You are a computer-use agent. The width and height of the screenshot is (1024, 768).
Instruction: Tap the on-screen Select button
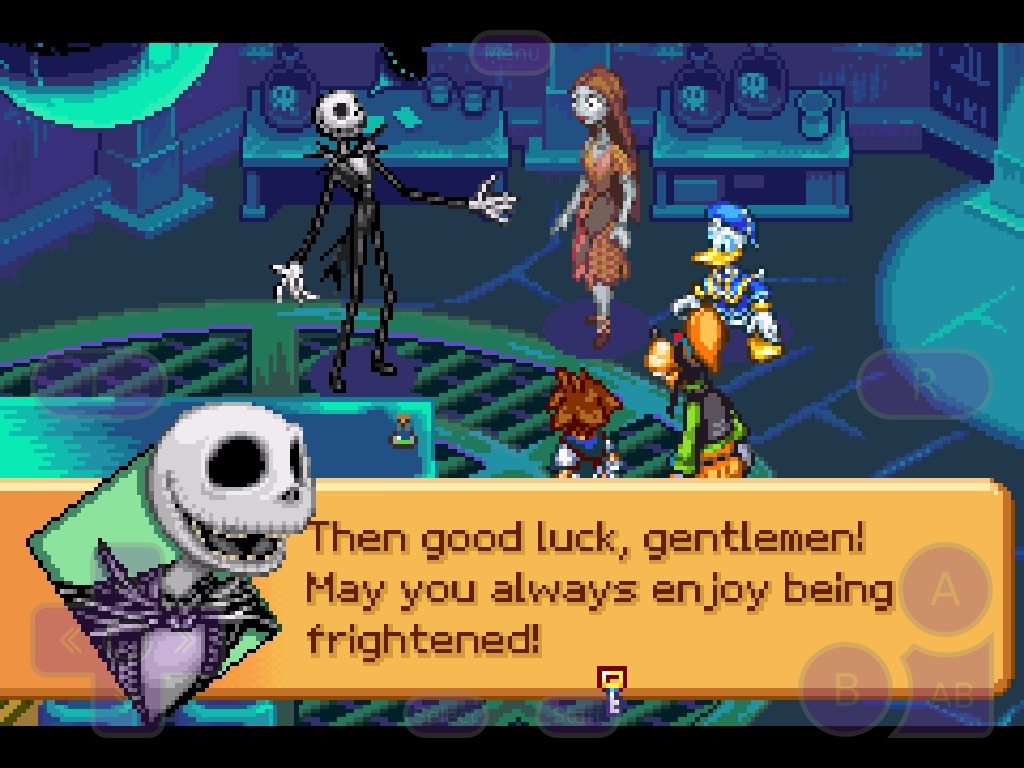[444, 714]
